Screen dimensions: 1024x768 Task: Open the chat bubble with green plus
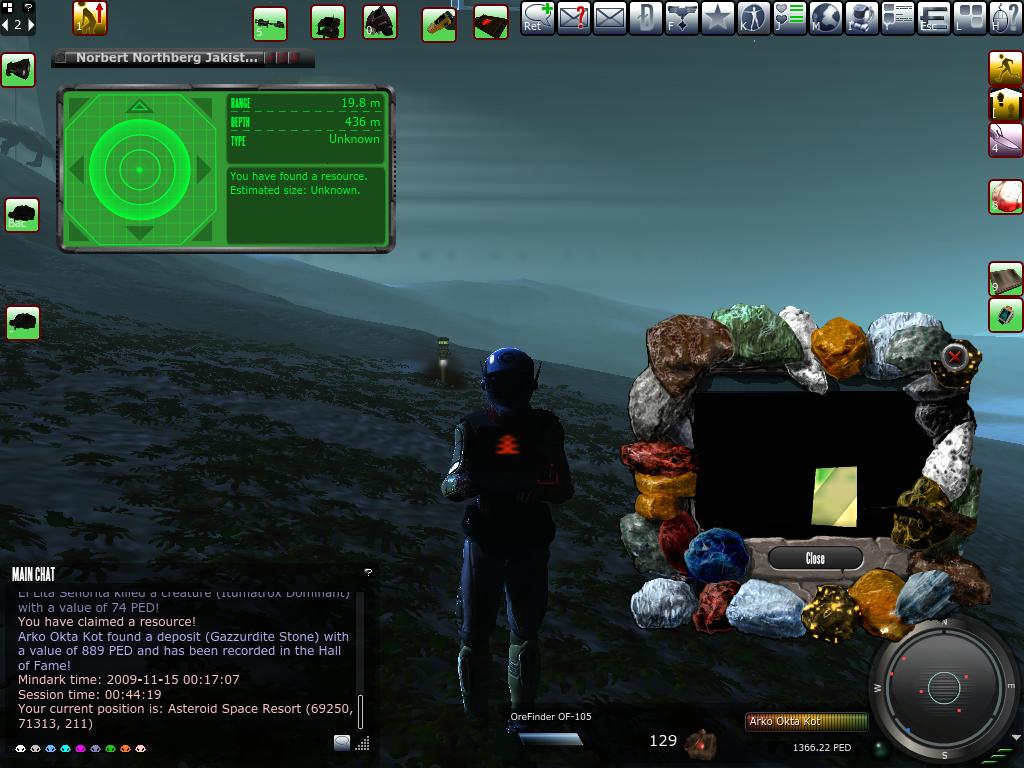pos(537,19)
